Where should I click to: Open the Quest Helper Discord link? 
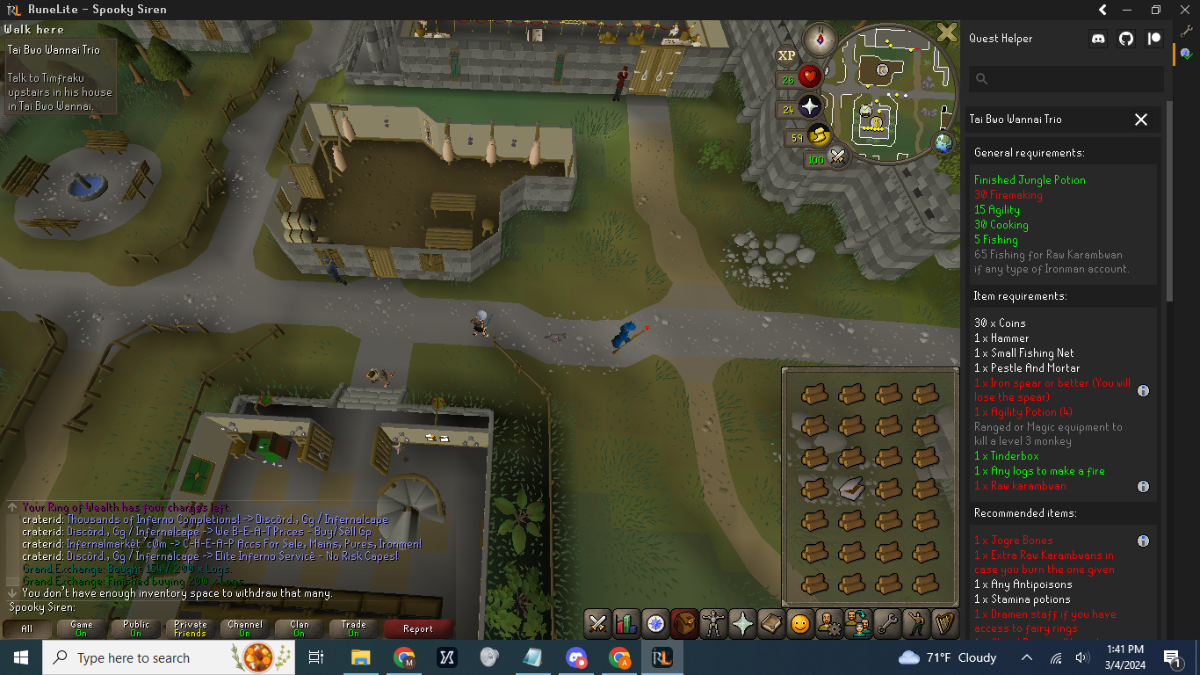pos(1099,39)
